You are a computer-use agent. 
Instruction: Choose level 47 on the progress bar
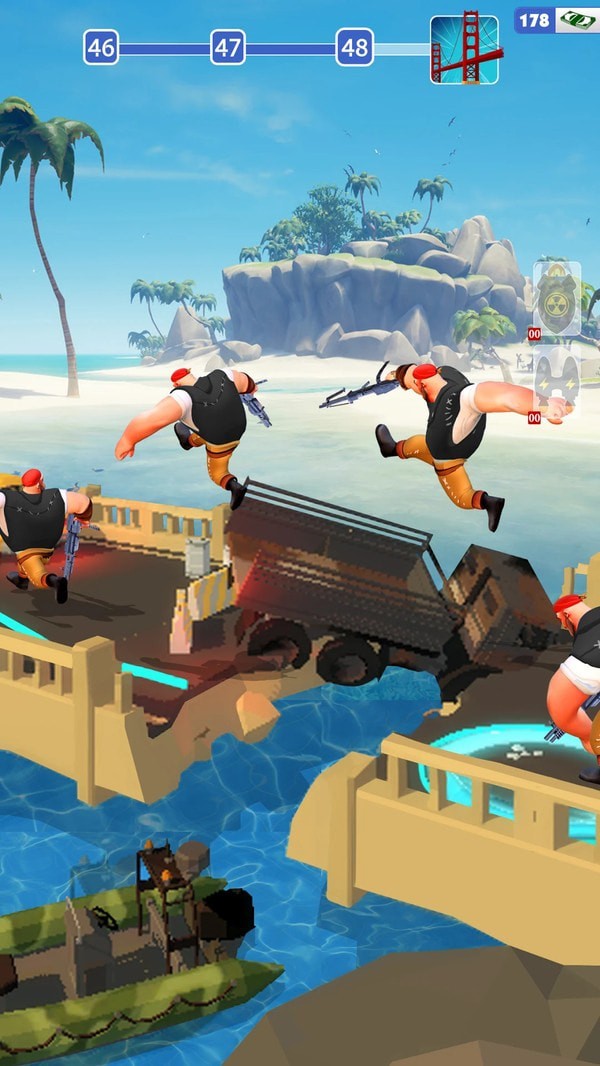[228, 47]
